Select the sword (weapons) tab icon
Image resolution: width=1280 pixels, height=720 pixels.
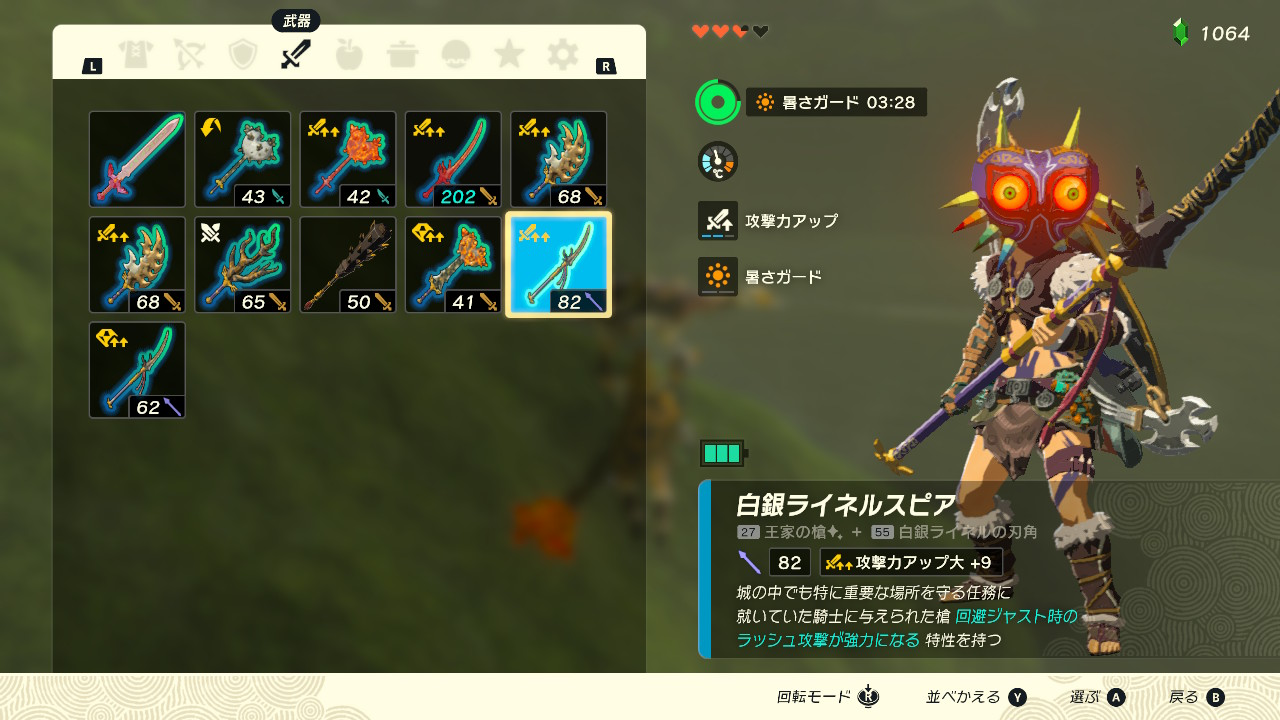(x=294, y=55)
